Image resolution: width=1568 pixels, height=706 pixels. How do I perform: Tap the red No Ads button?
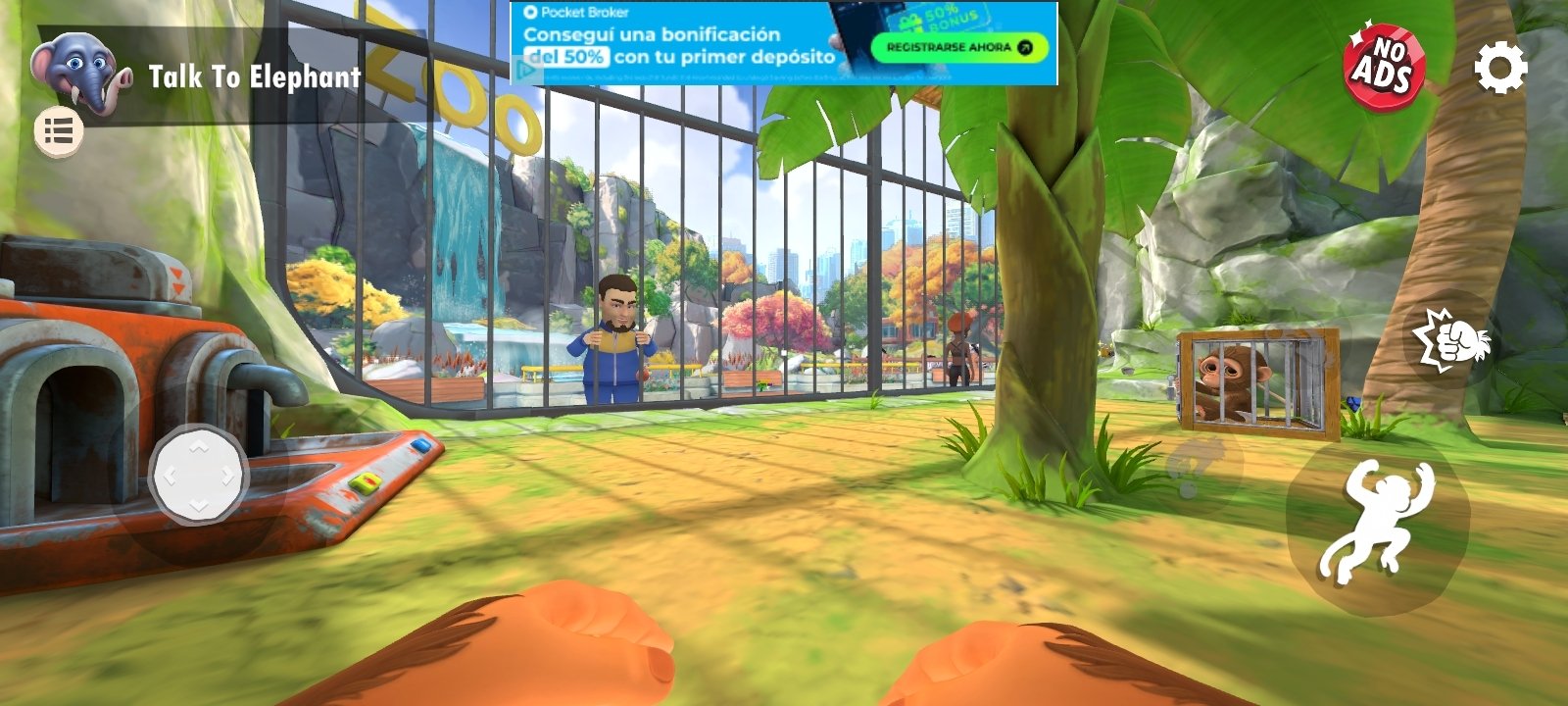(x=1384, y=68)
